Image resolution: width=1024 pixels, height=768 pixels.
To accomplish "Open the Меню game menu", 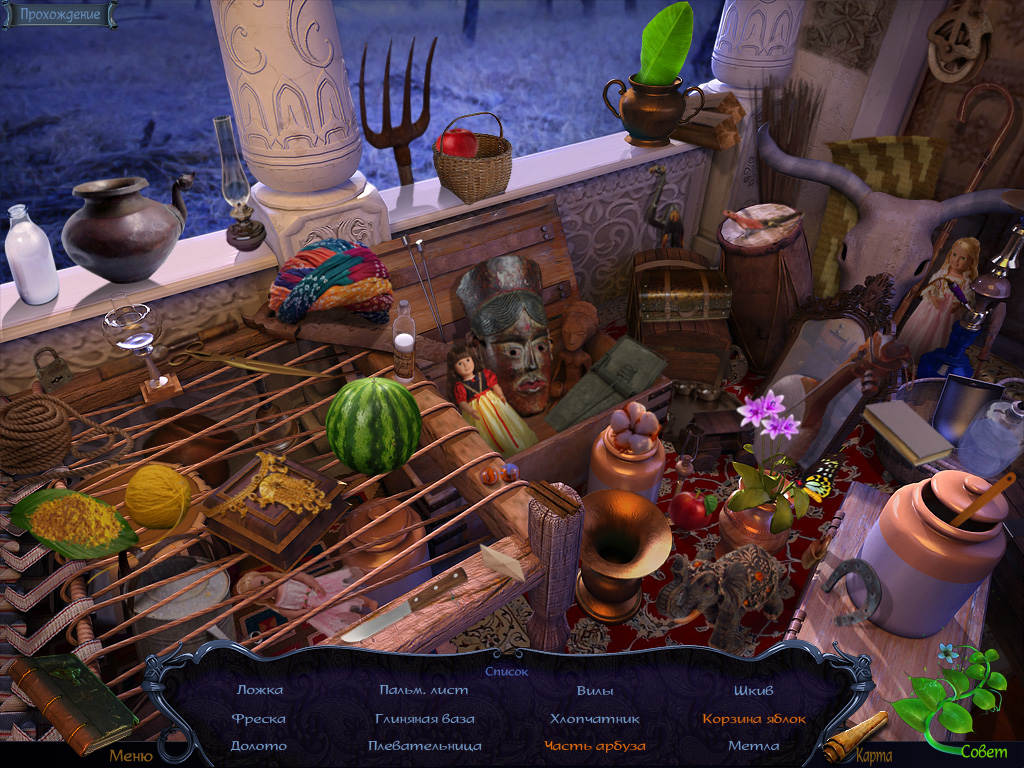I will tap(131, 756).
